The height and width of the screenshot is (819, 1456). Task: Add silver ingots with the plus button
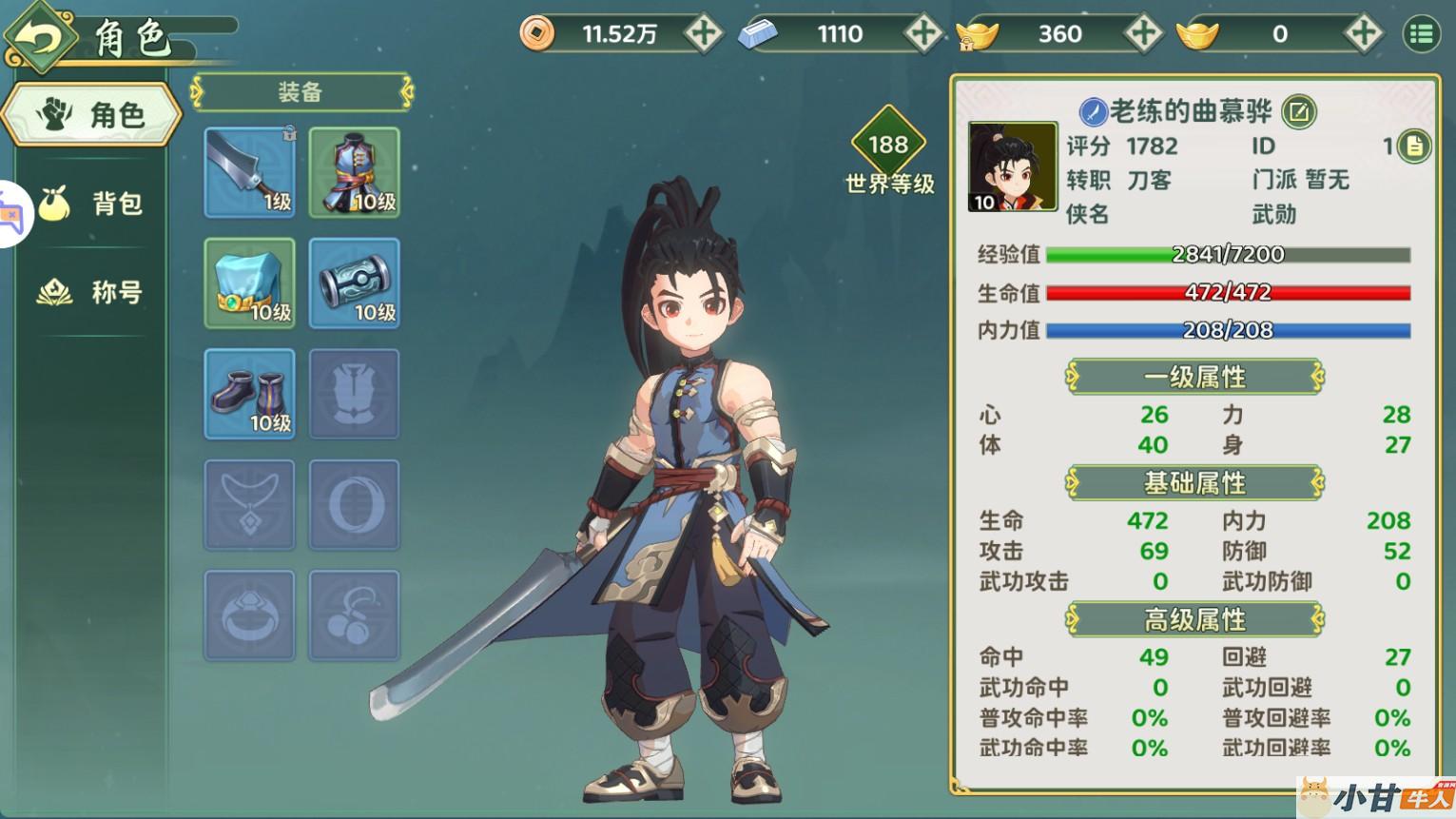click(x=922, y=34)
